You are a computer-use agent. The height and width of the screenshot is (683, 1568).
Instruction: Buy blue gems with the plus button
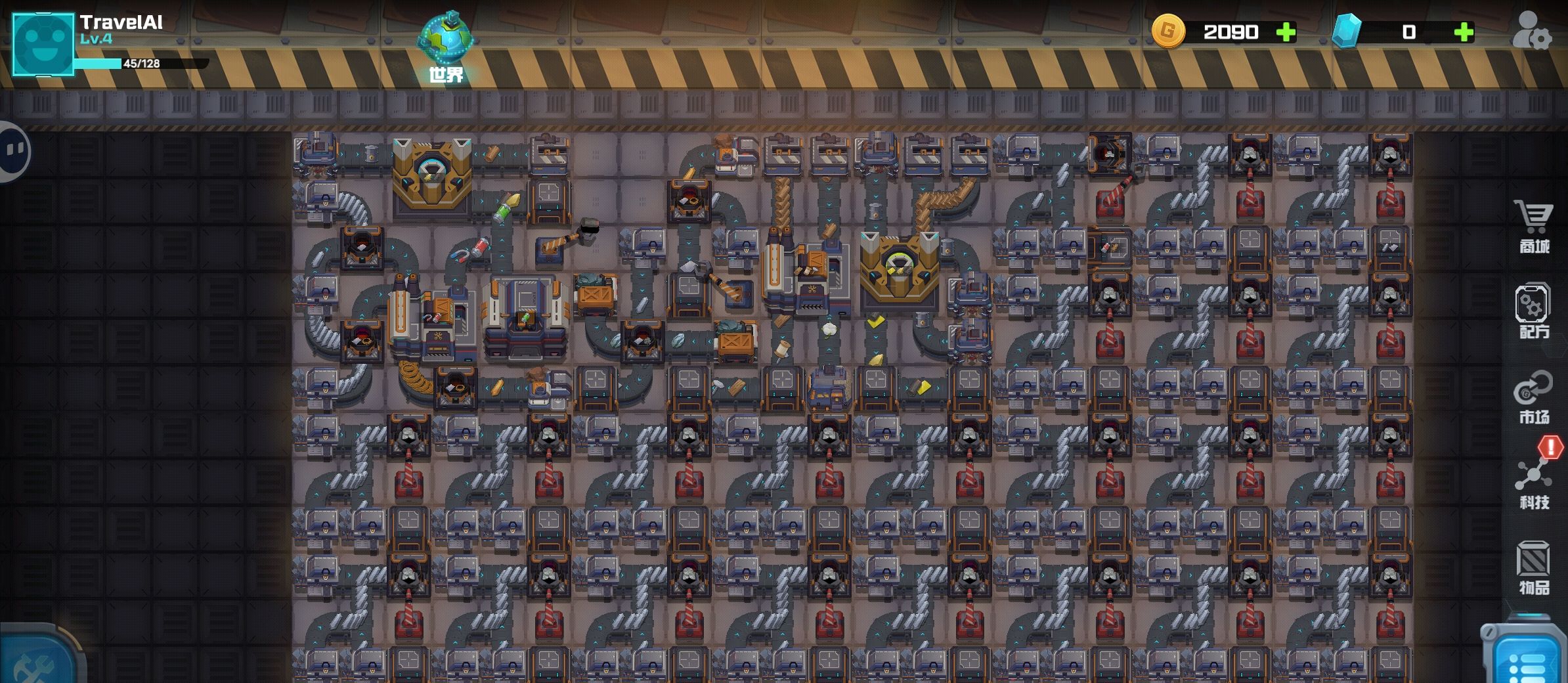tap(1464, 32)
